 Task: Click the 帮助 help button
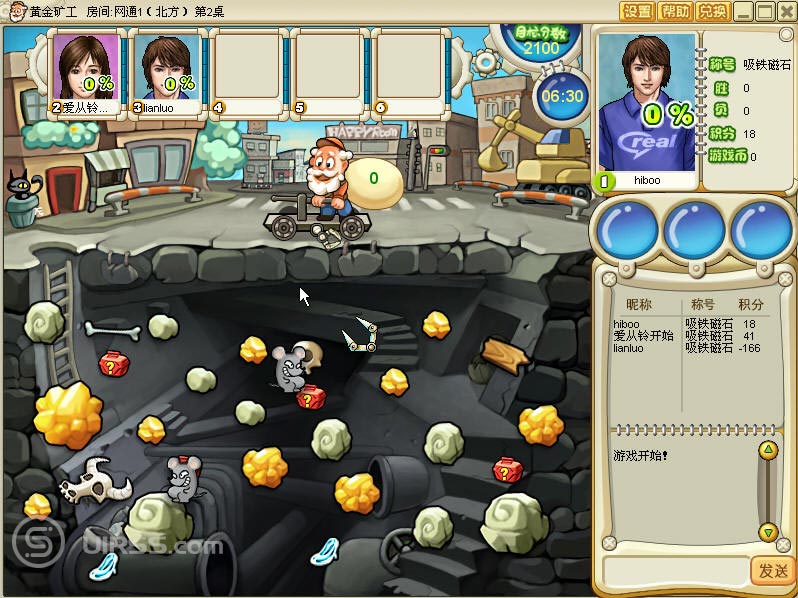675,12
